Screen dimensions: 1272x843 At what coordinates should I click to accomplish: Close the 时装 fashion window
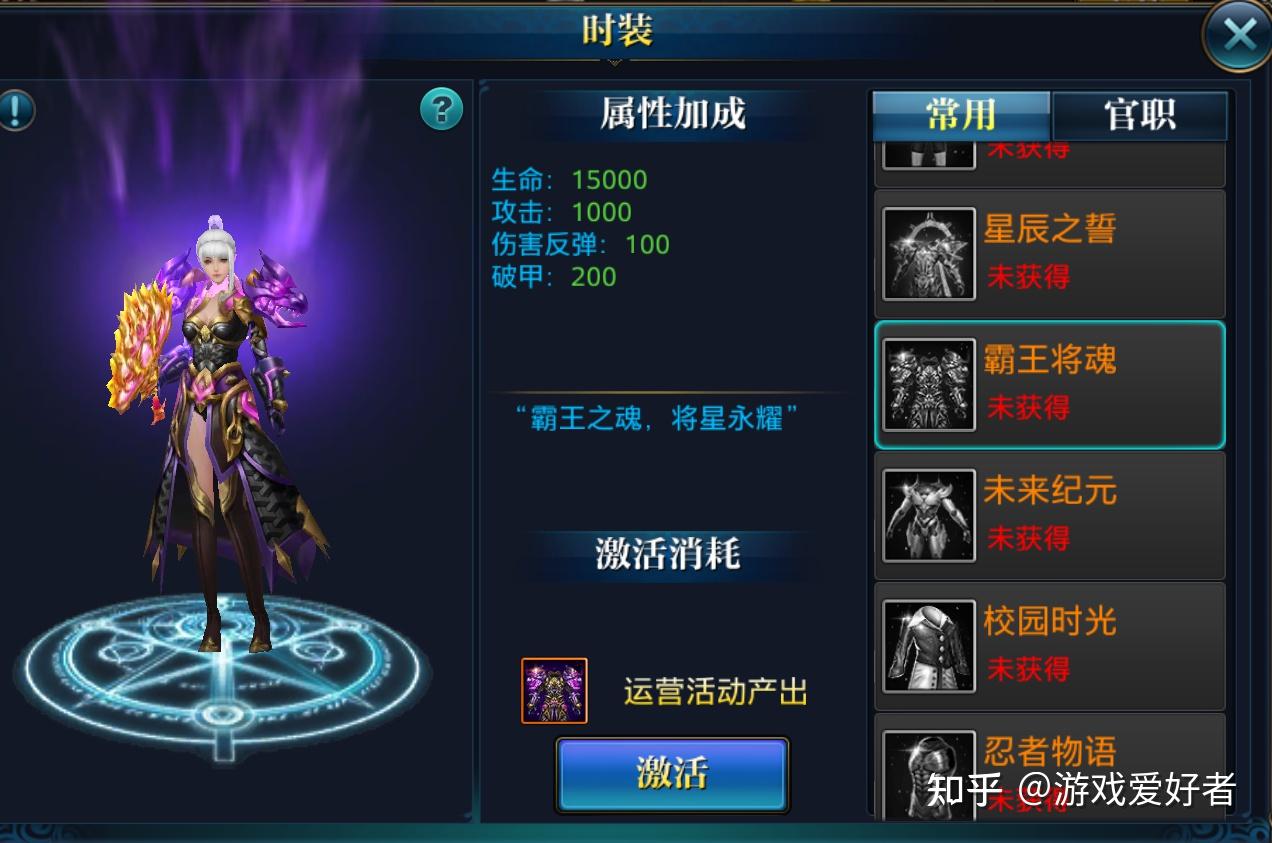tap(1238, 36)
